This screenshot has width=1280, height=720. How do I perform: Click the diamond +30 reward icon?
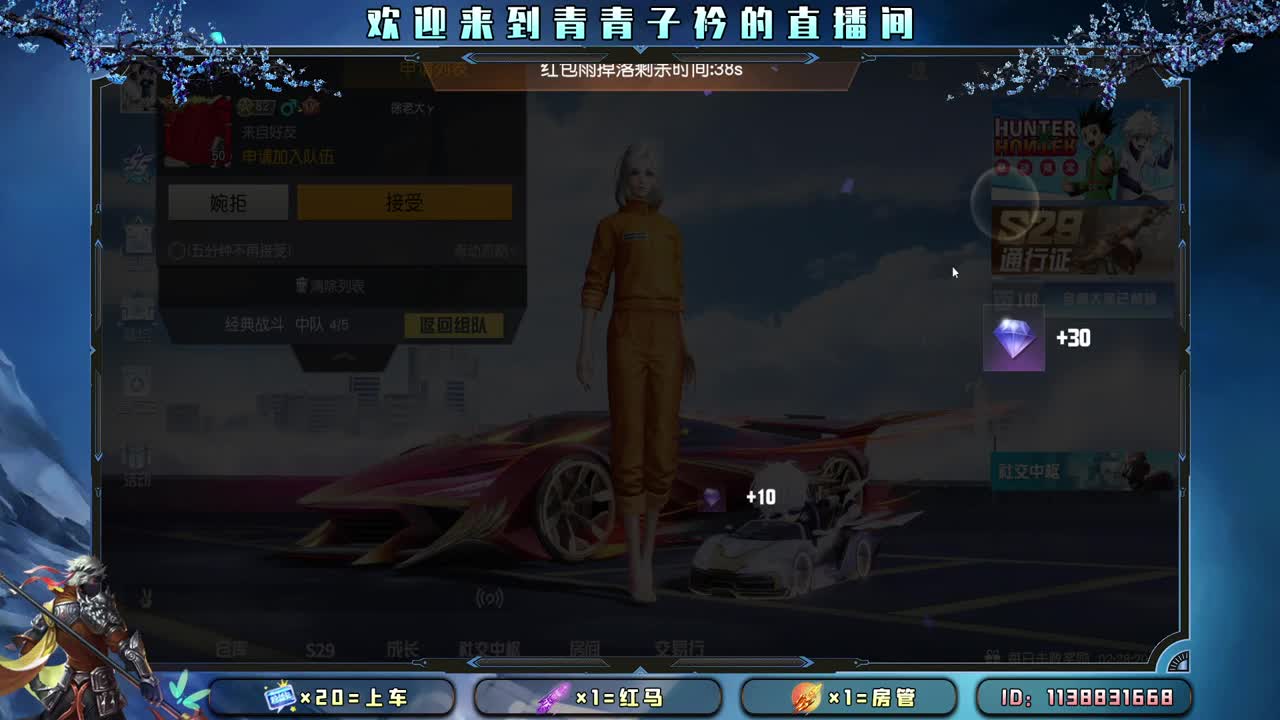pyautogui.click(x=1014, y=340)
